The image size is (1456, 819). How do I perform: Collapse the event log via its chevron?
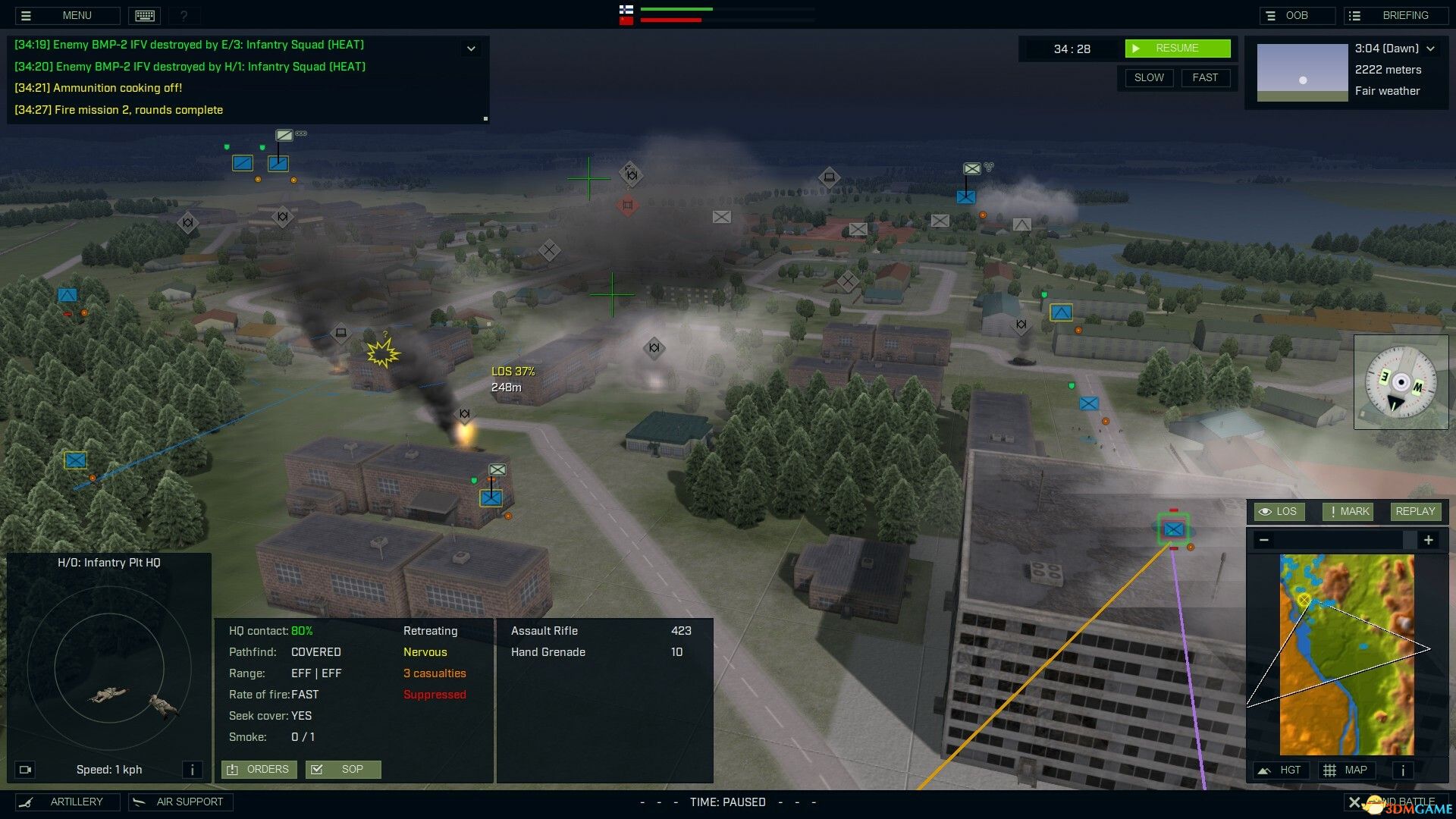pos(470,48)
